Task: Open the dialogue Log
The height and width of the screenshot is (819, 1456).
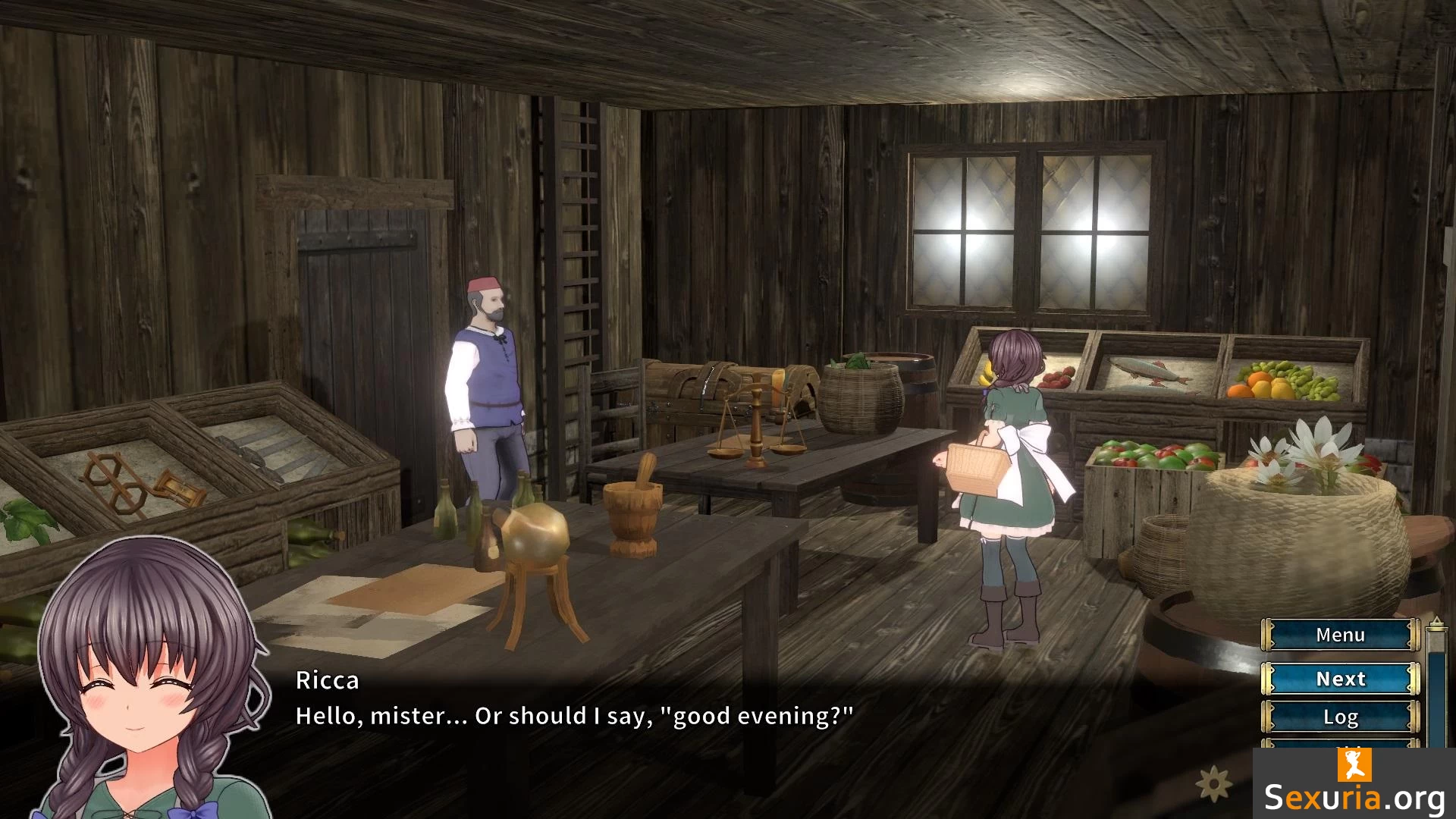Action: click(1340, 717)
